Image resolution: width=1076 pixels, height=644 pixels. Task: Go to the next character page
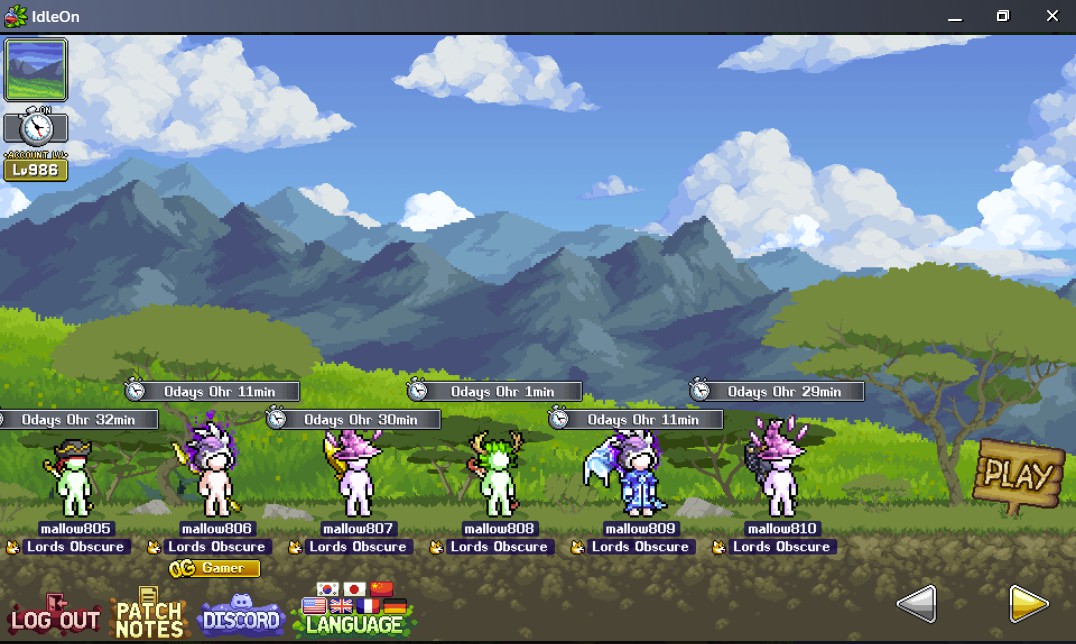1028,603
